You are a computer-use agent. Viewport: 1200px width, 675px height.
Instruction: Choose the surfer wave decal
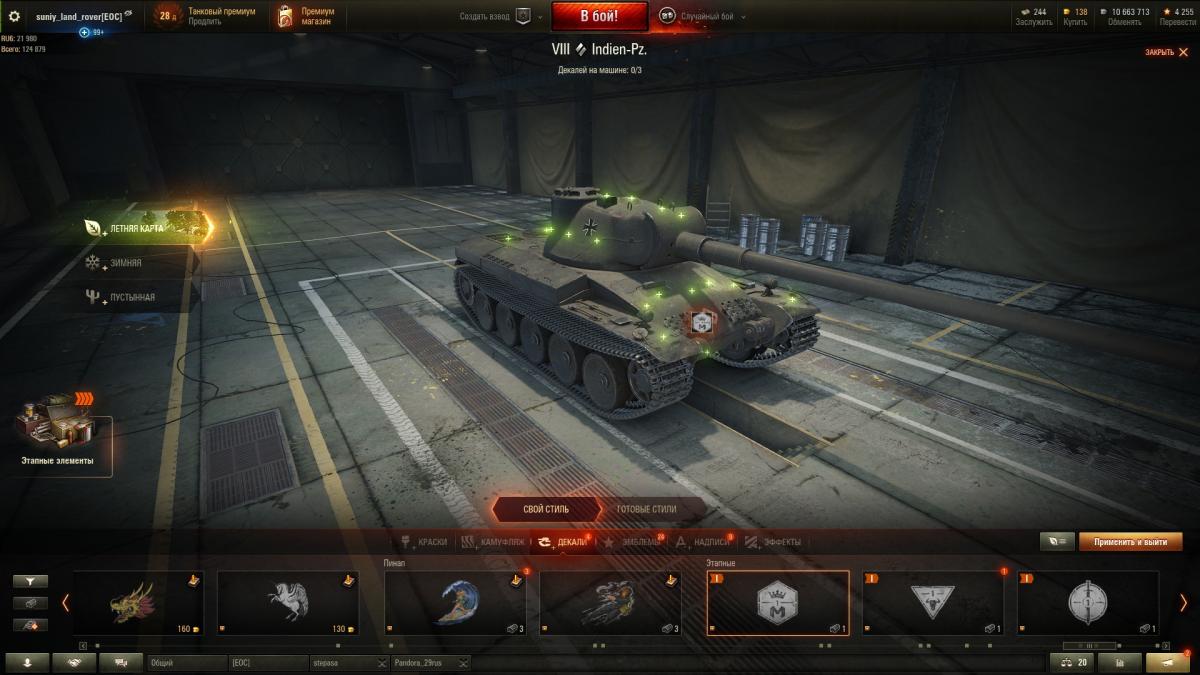(455, 603)
